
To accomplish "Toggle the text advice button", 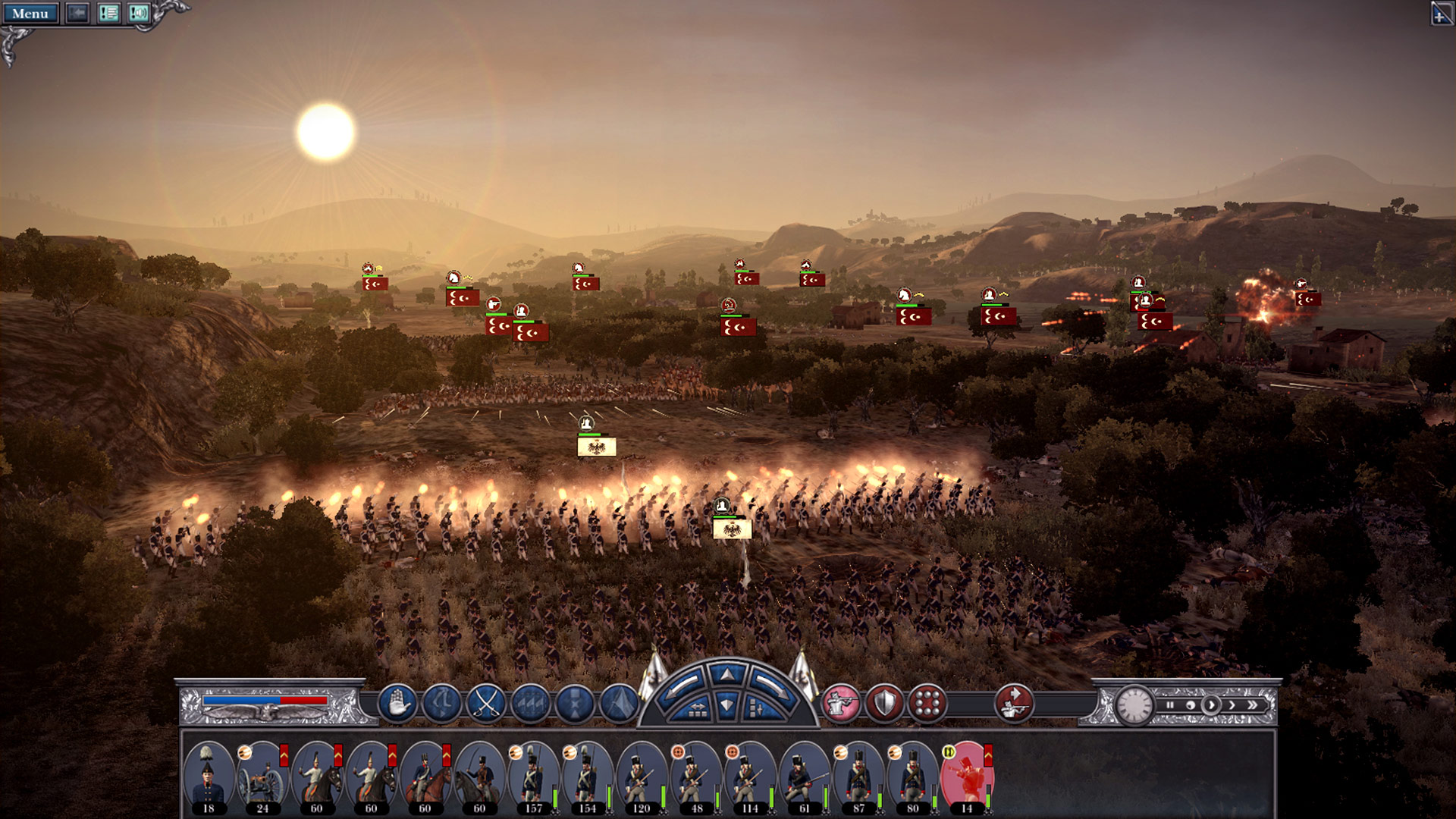I will (108, 14).
